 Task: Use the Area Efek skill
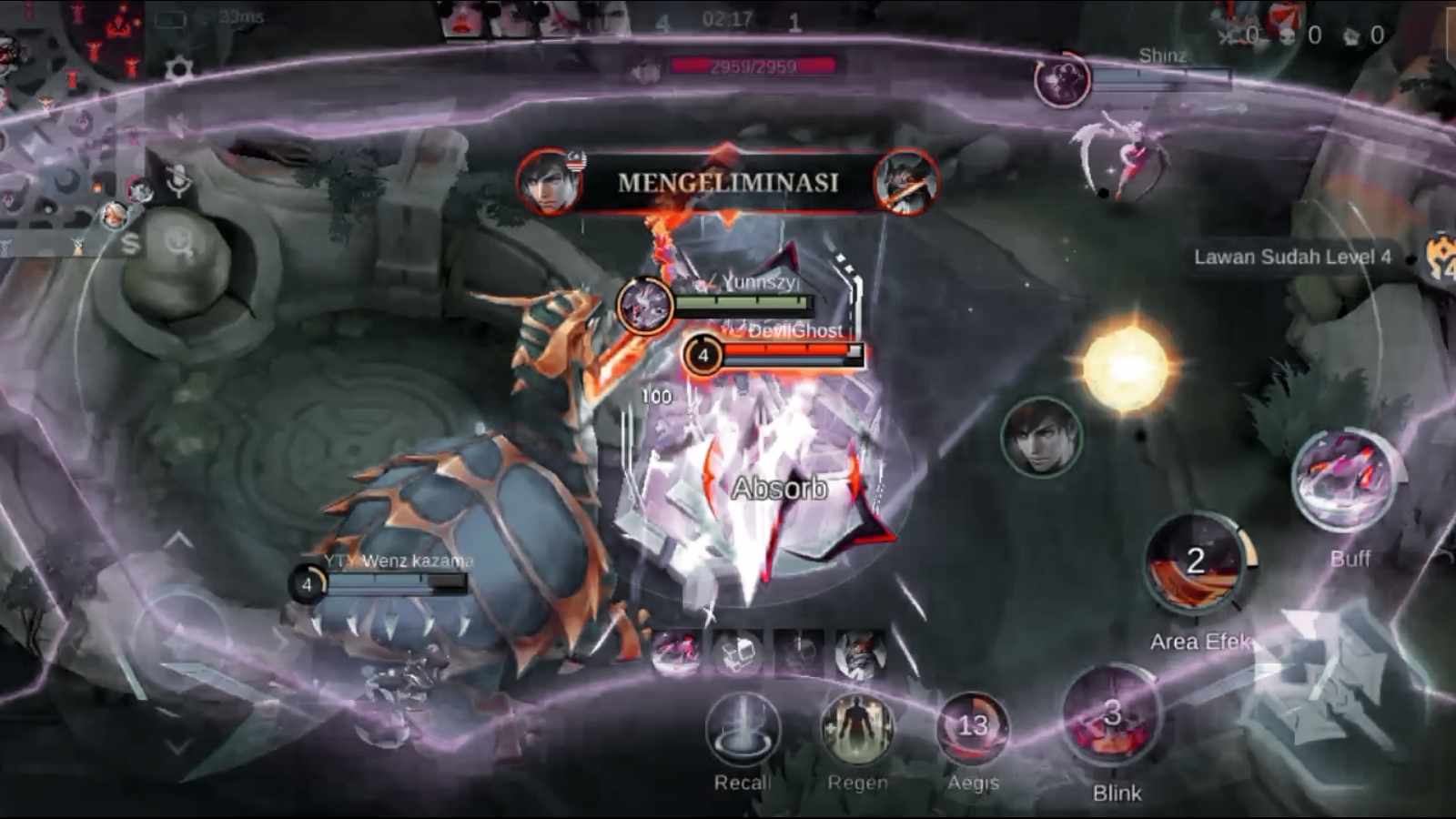point(1195,564)
